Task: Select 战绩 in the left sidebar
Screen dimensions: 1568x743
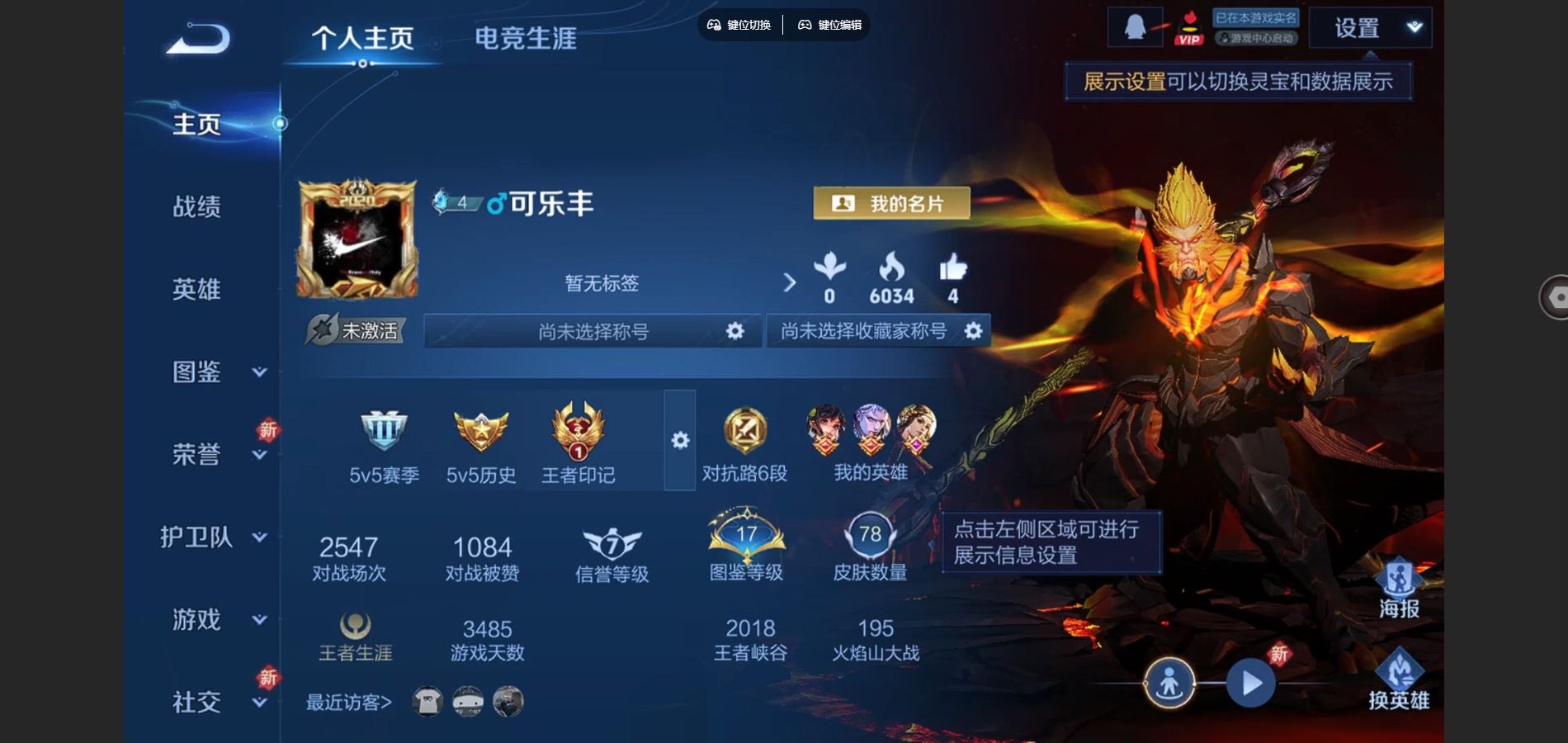Action: click(197, 208)
